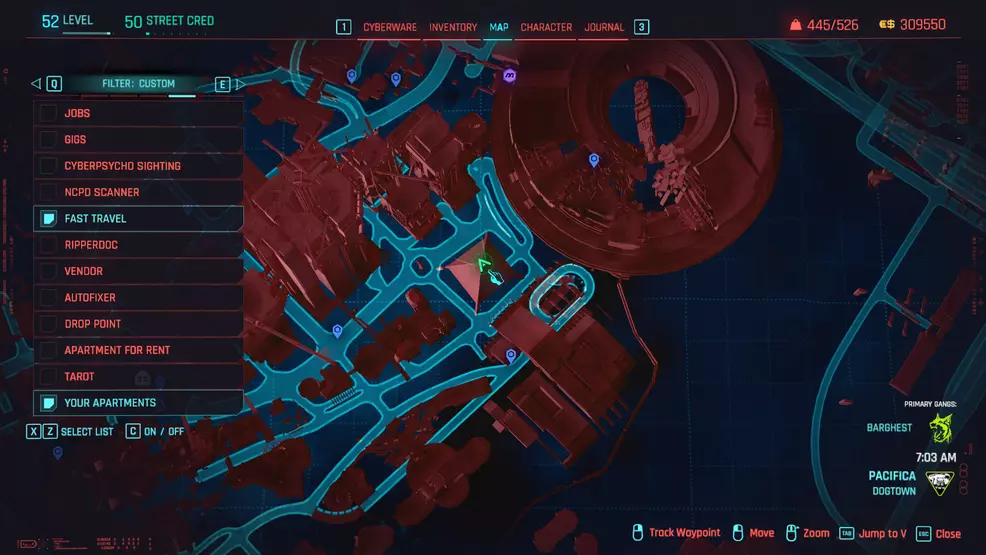Open the Journal tab
Image resolution: width=986 pixels, height=555 pixels.
[x=604, y=27]
